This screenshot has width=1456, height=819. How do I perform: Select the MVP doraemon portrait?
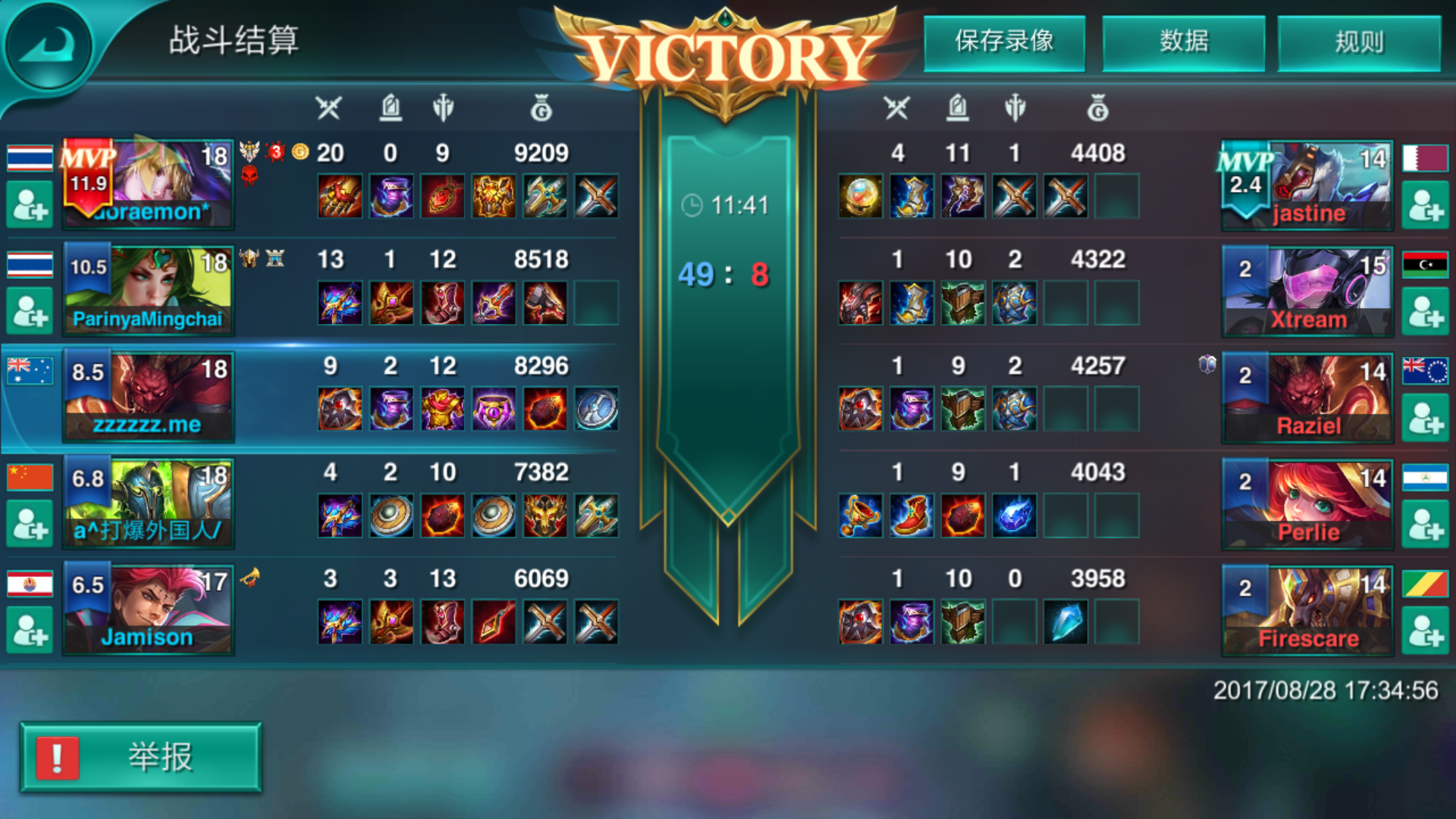pyautogui.click(x=148, y=184)
